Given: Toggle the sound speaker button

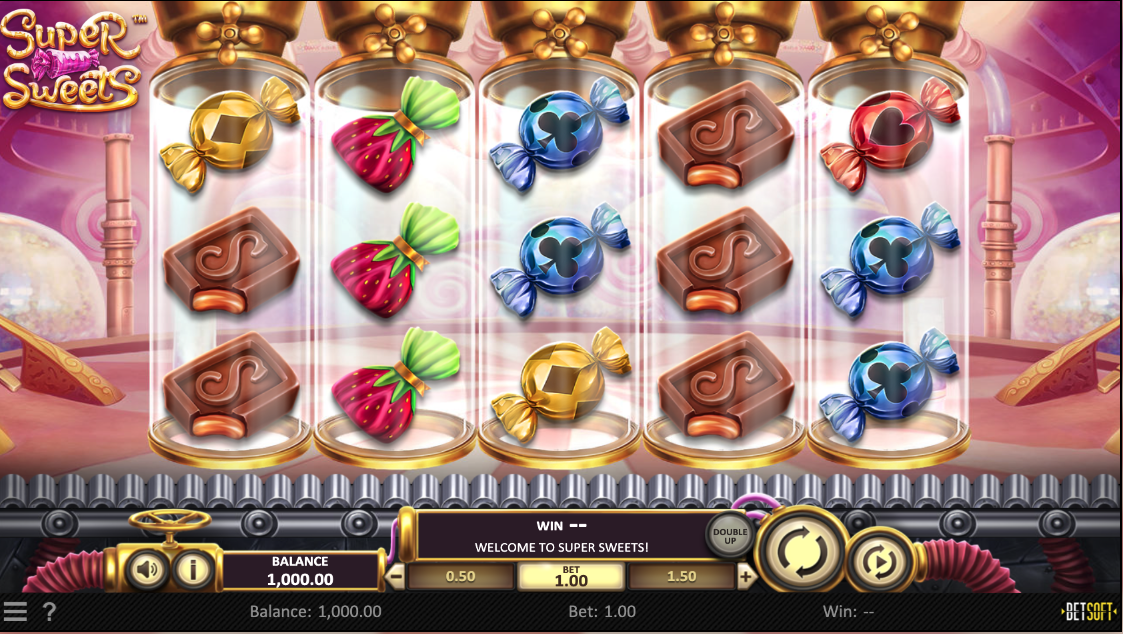Looking at the screenshot, I should point(147,570).
